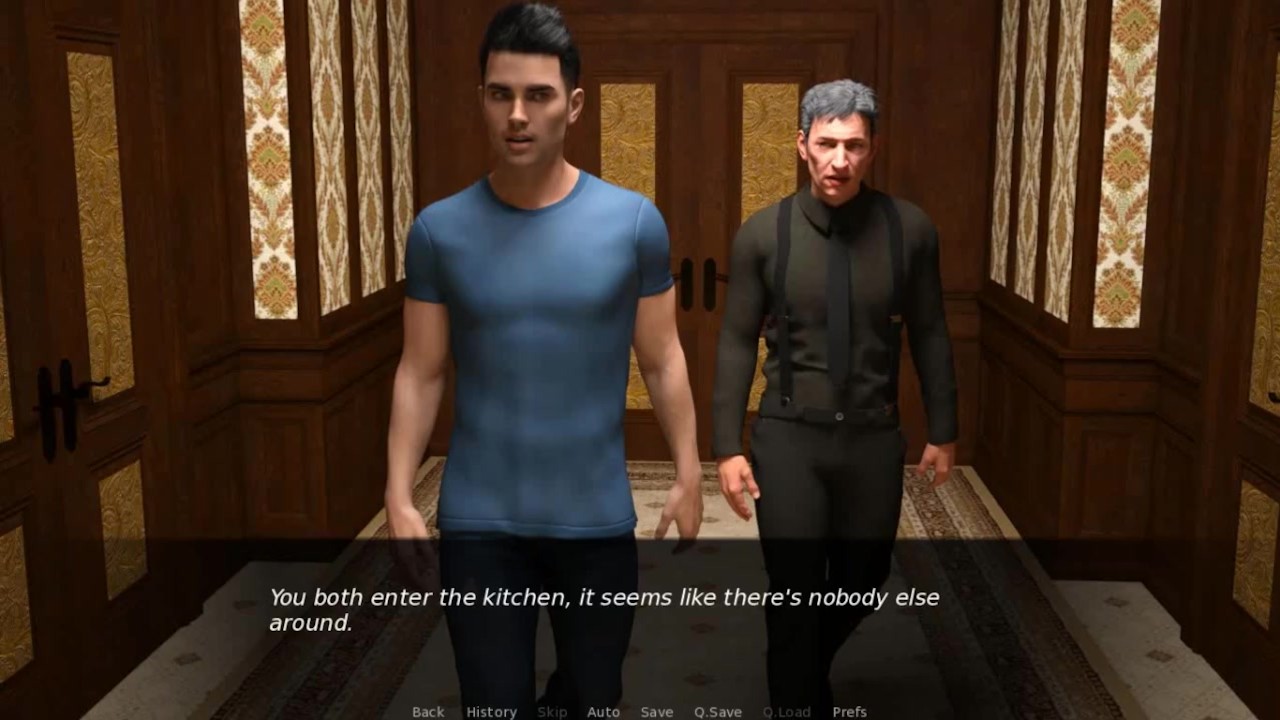Enable Skip mode in the quick menu

(x=553, y=712)
